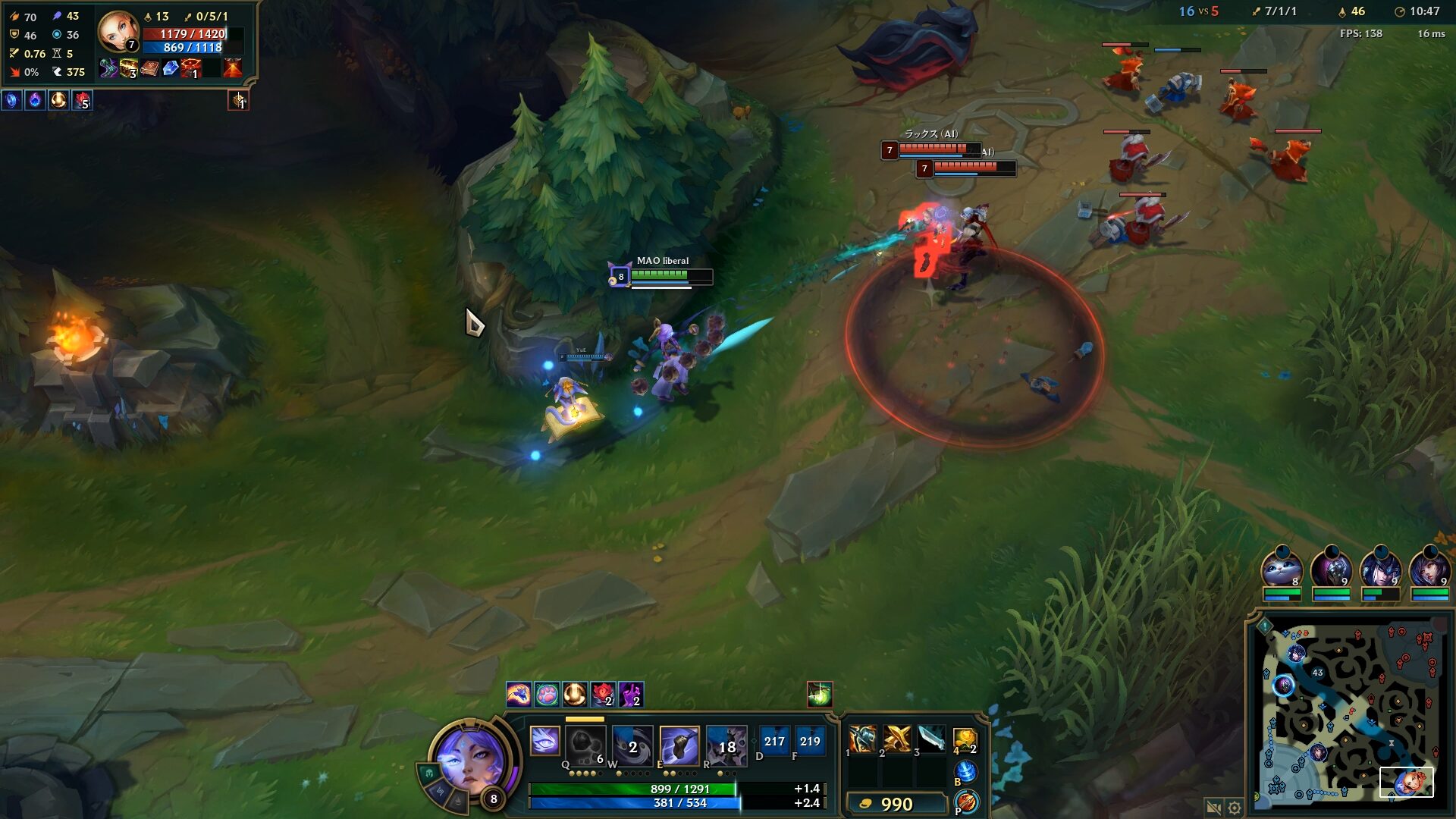
Task: Trigger the R ultimate ability
Action: [x=726, y=745]
